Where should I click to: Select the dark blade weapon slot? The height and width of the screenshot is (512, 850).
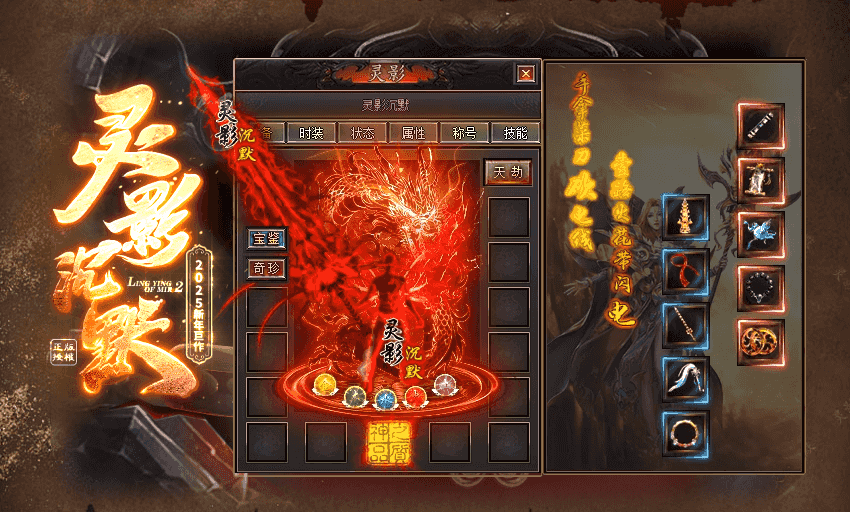762,124
